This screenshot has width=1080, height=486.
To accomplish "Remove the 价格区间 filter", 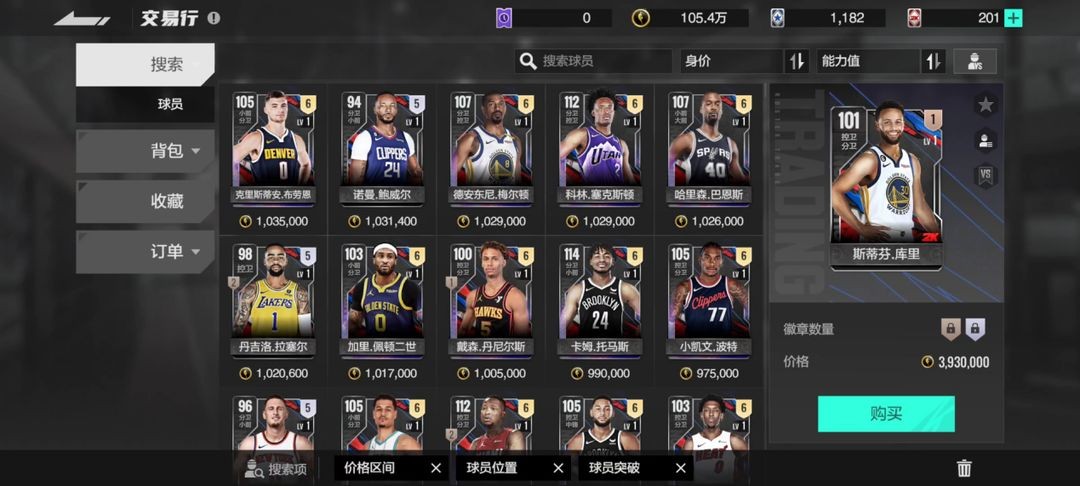I will coord(435,468).
